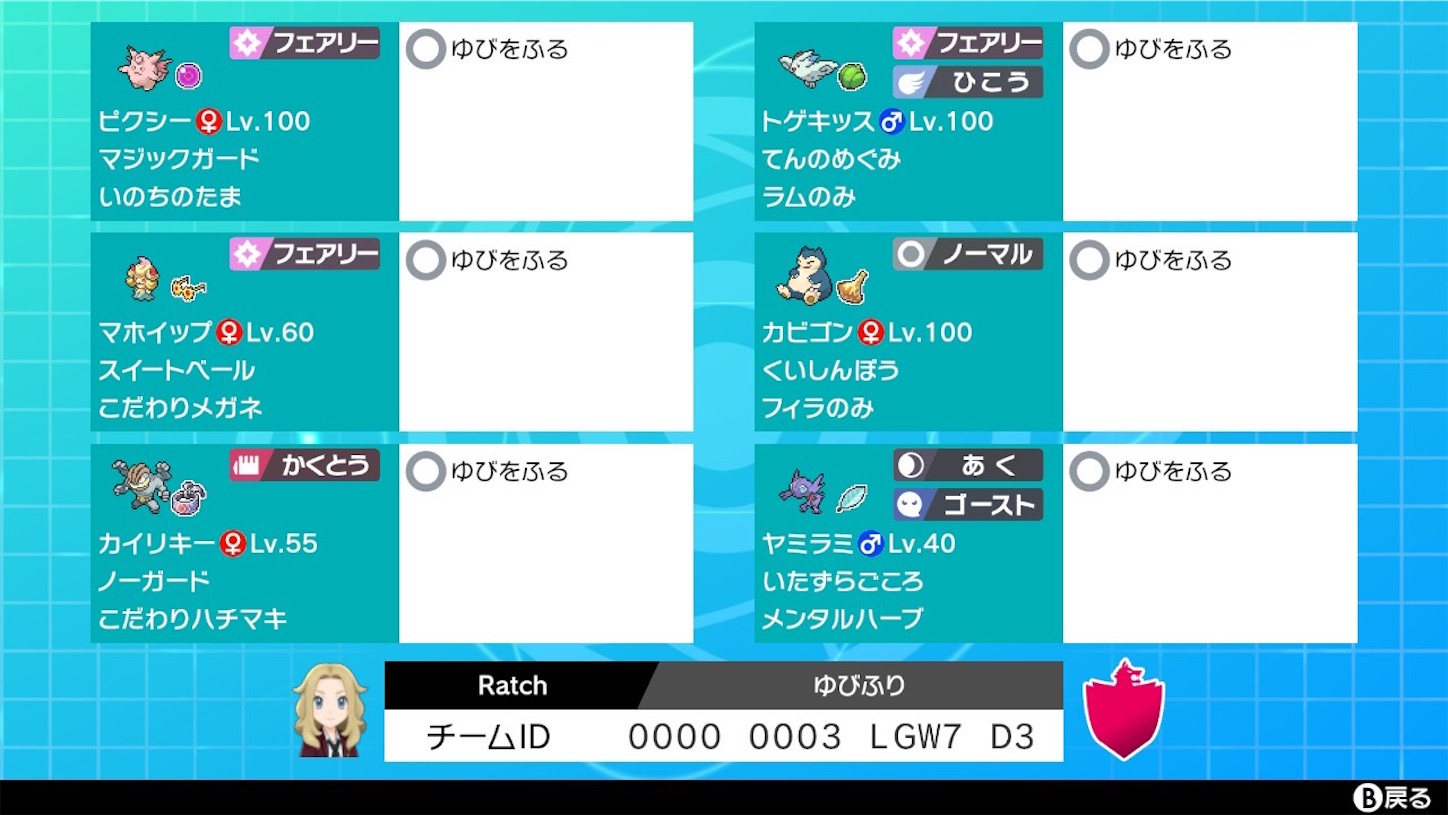The height and width of the screenshot is (815, 1448).
Task: Select the ゆびをふる move radio for Kabigon
Action: pyautogui.click(x=1089, y=260)
